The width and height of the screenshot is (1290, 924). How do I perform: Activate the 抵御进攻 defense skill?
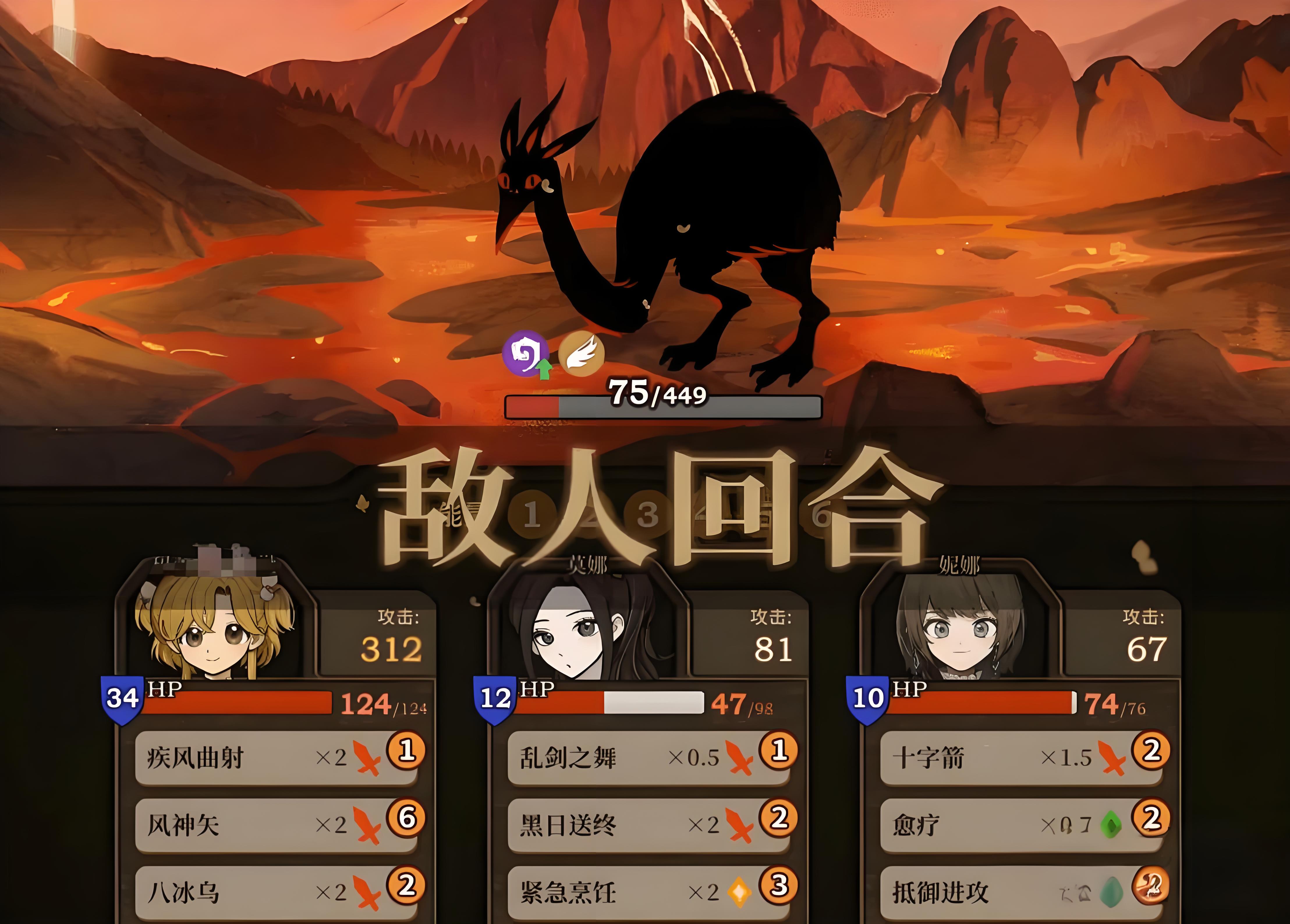click(x=1021, y=892)
